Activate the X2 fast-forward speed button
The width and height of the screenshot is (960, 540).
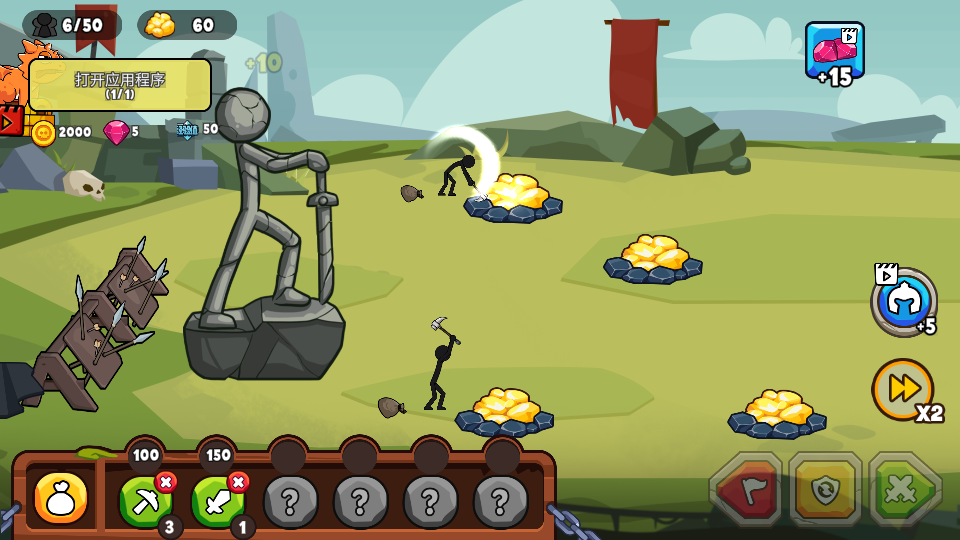click(x=903, y=390)
